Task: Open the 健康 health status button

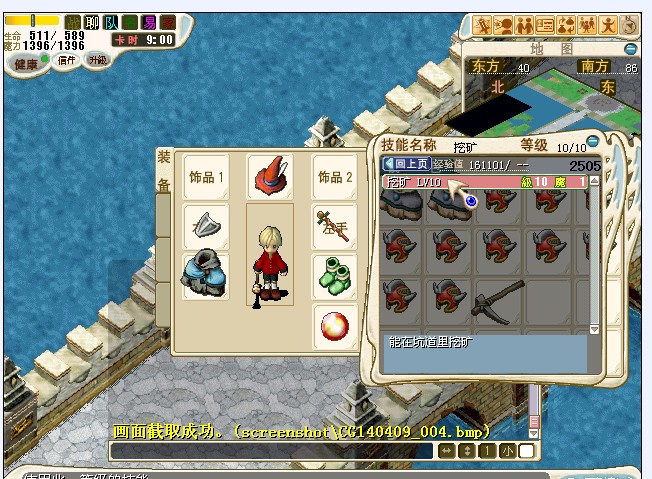Action: (26, 62)
